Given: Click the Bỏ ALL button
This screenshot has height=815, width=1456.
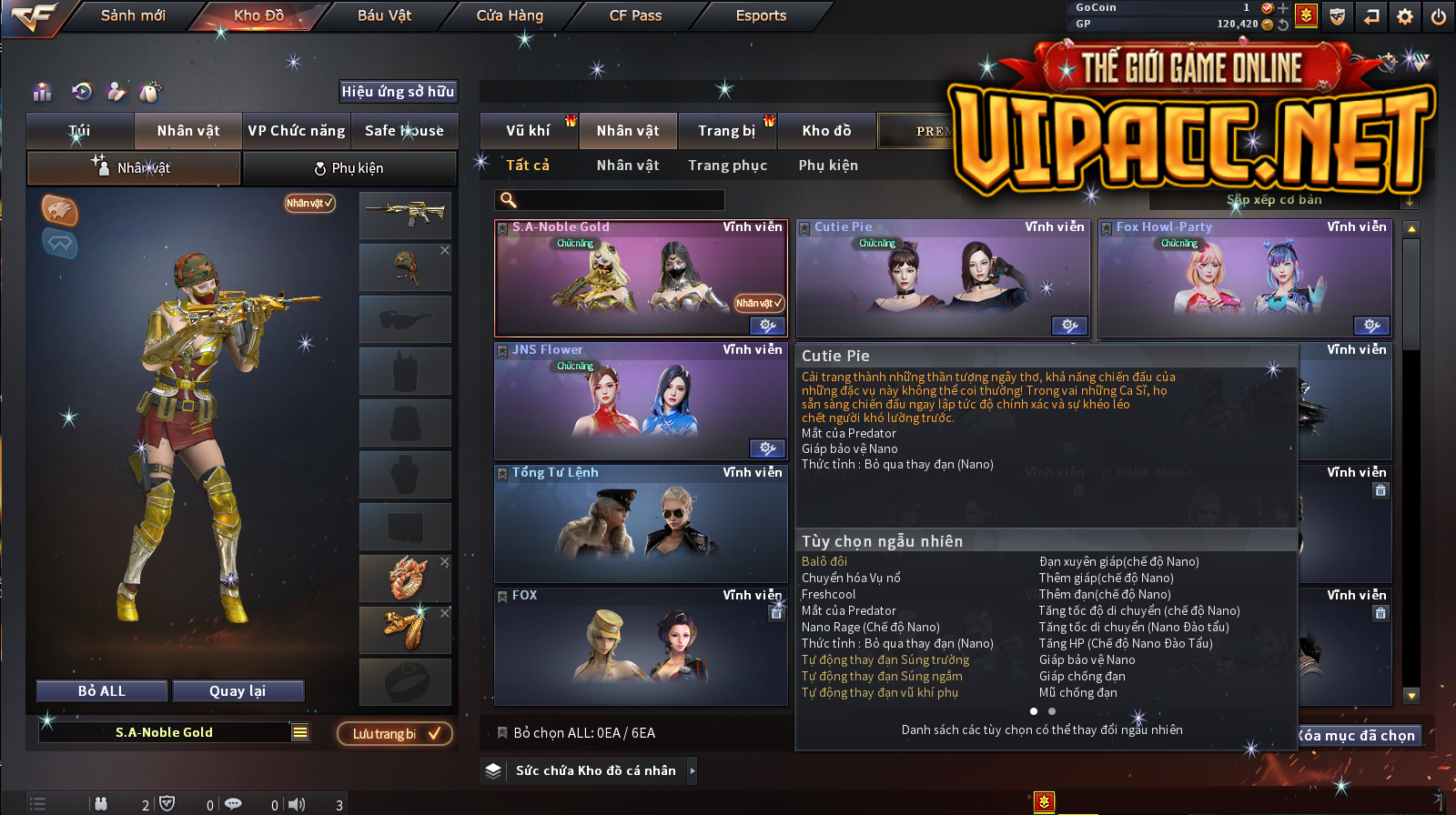Looking at the screenshot, I should tap(102, 691).
